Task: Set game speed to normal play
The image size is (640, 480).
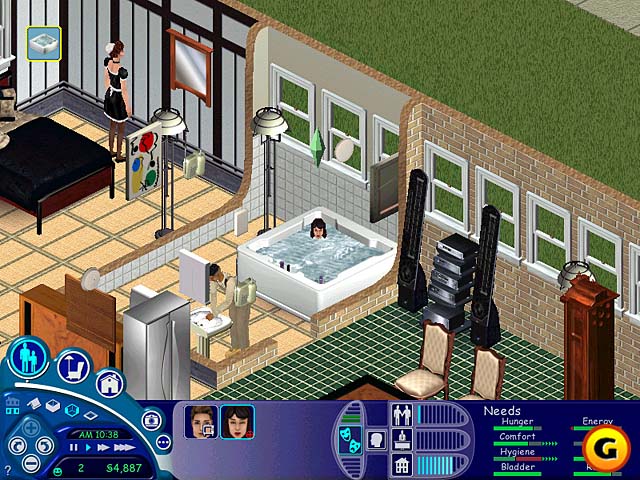Action: 88,448
